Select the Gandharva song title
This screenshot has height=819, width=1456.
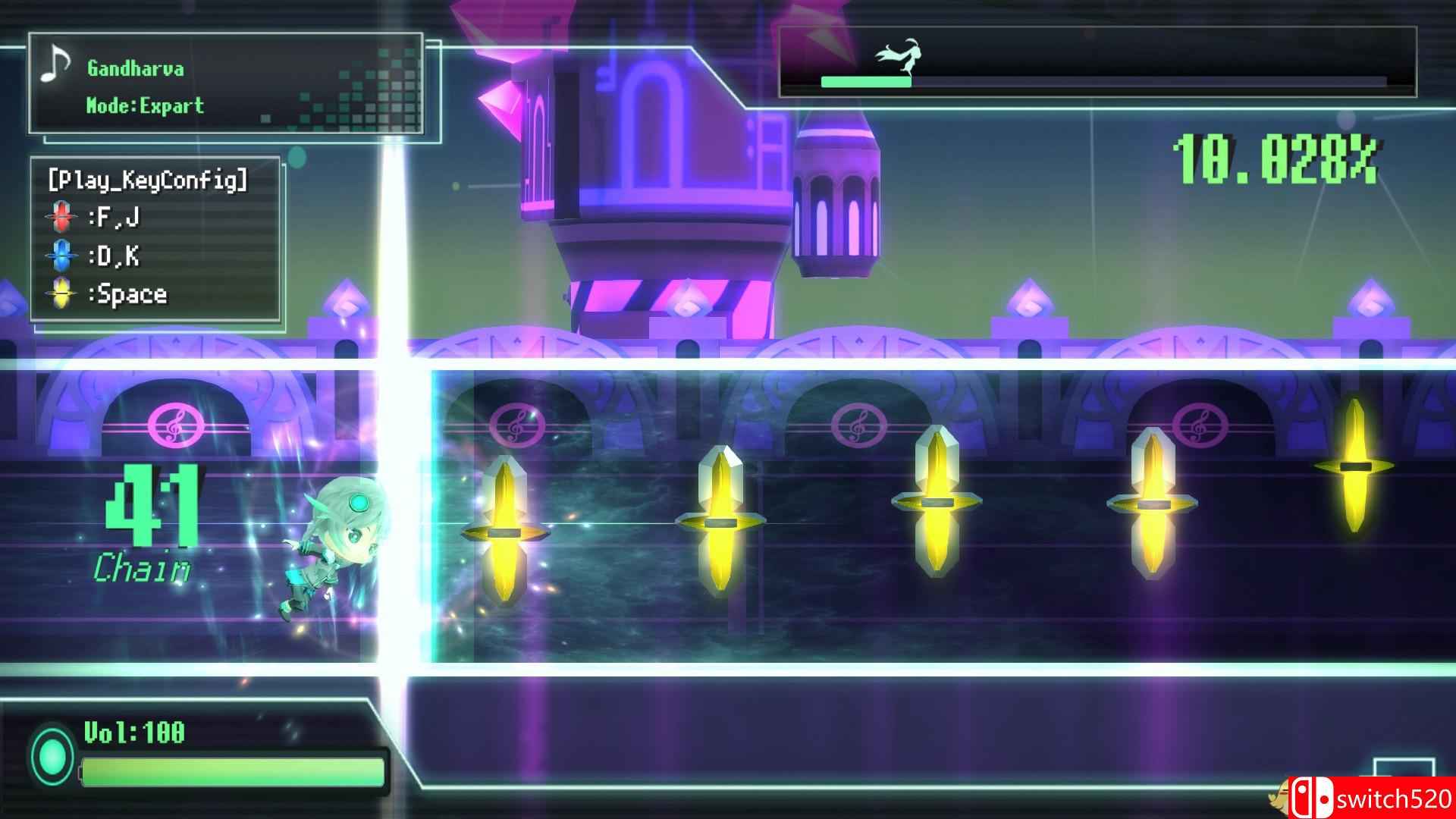135,69
